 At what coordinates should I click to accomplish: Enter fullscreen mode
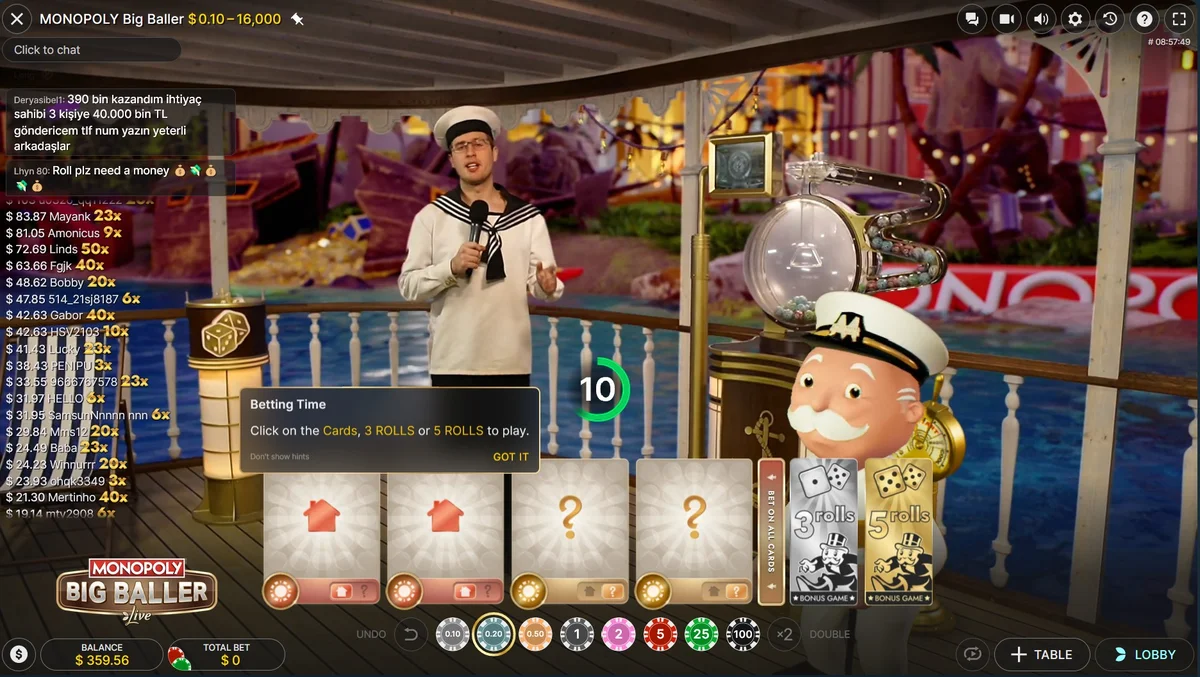[x=1179, y=19]
